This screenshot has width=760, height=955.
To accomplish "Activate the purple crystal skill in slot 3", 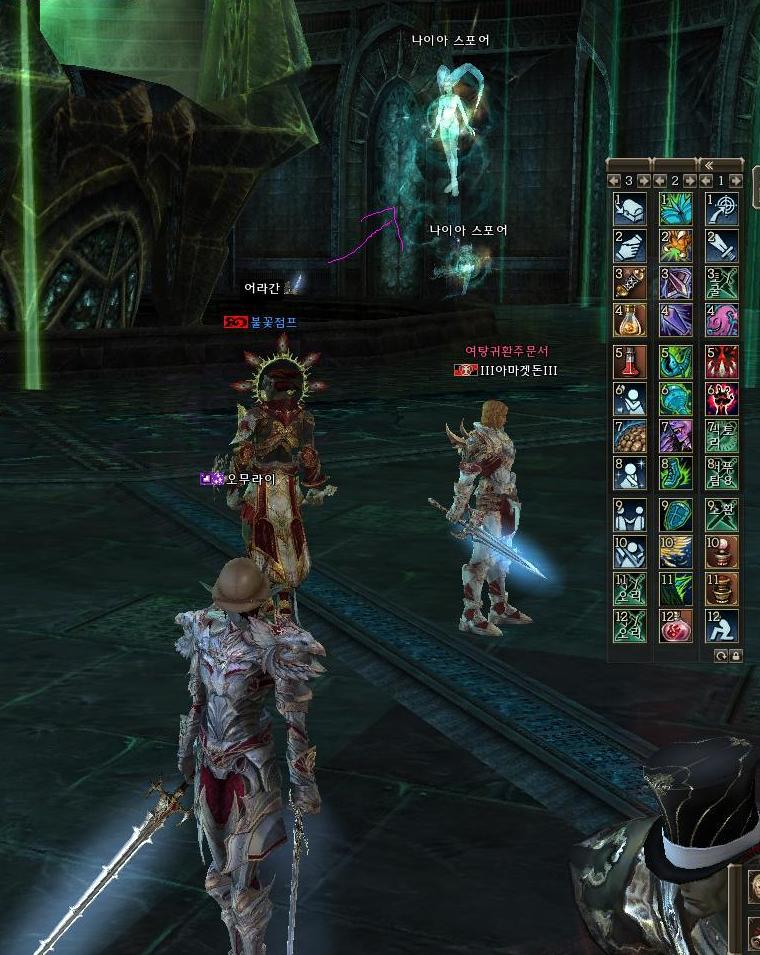I will tap(676, 283).
